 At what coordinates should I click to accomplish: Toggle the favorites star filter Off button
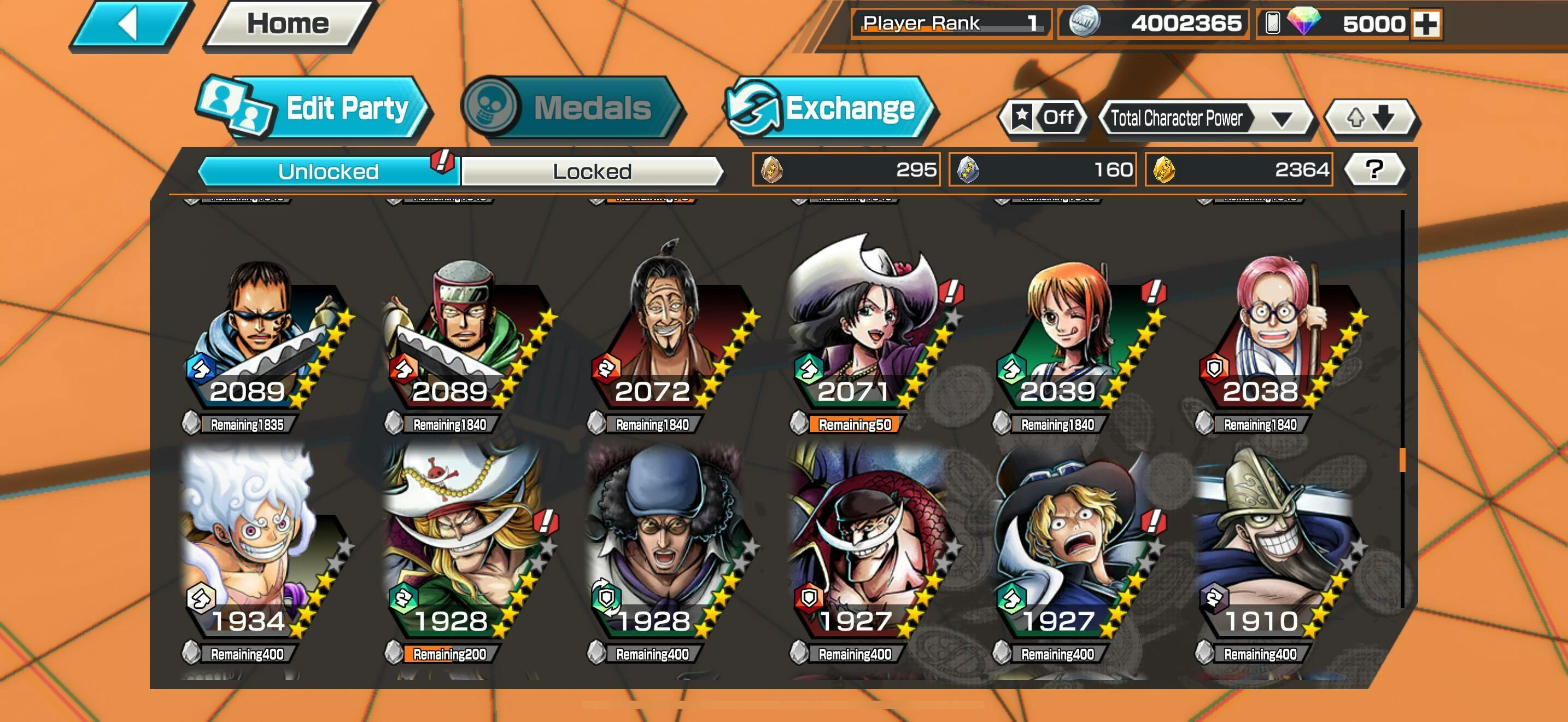(1043, 117)
